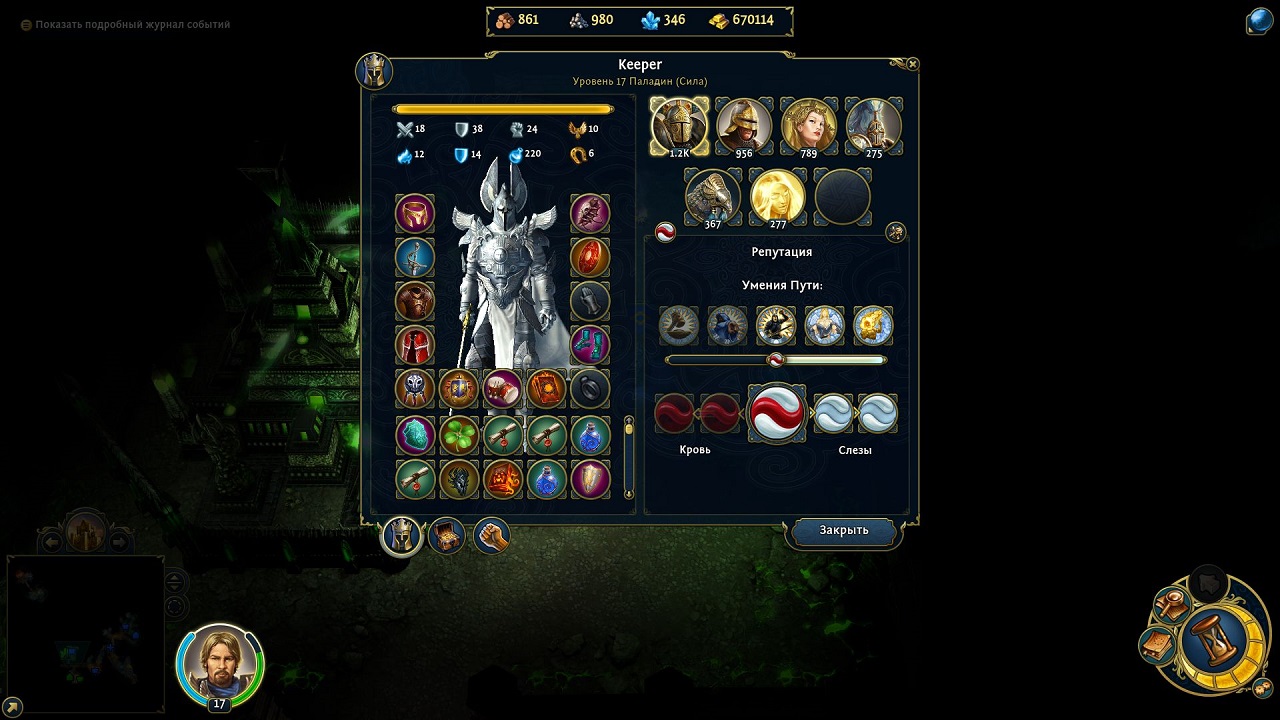Click the red gem equipment slot
1280x720 pixels.
(x=590, y=257)
